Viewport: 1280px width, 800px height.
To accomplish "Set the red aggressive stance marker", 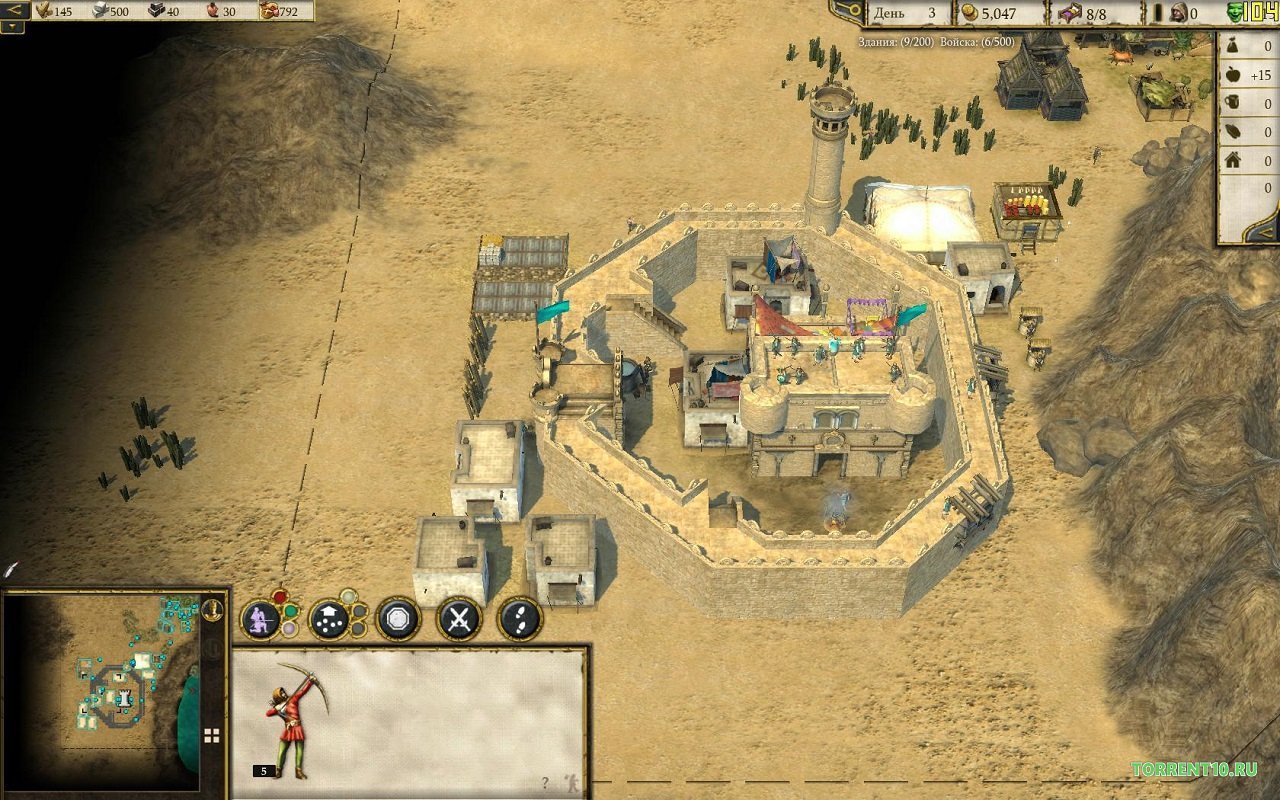I will tap(279, 597).
